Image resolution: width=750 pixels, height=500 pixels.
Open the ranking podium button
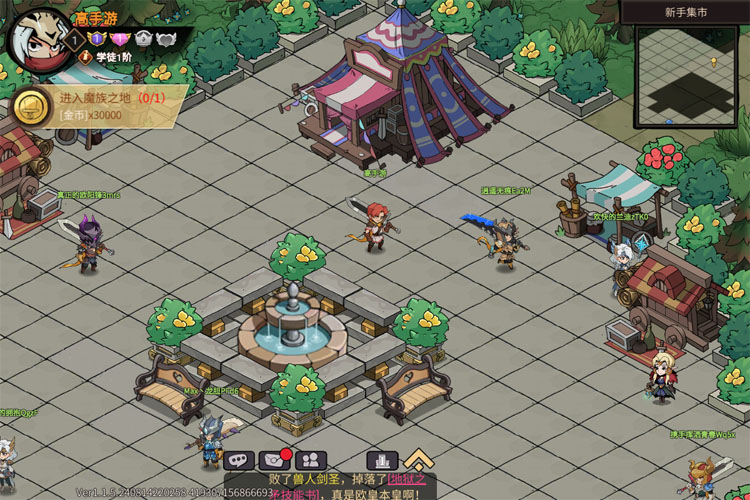(382, 460)
